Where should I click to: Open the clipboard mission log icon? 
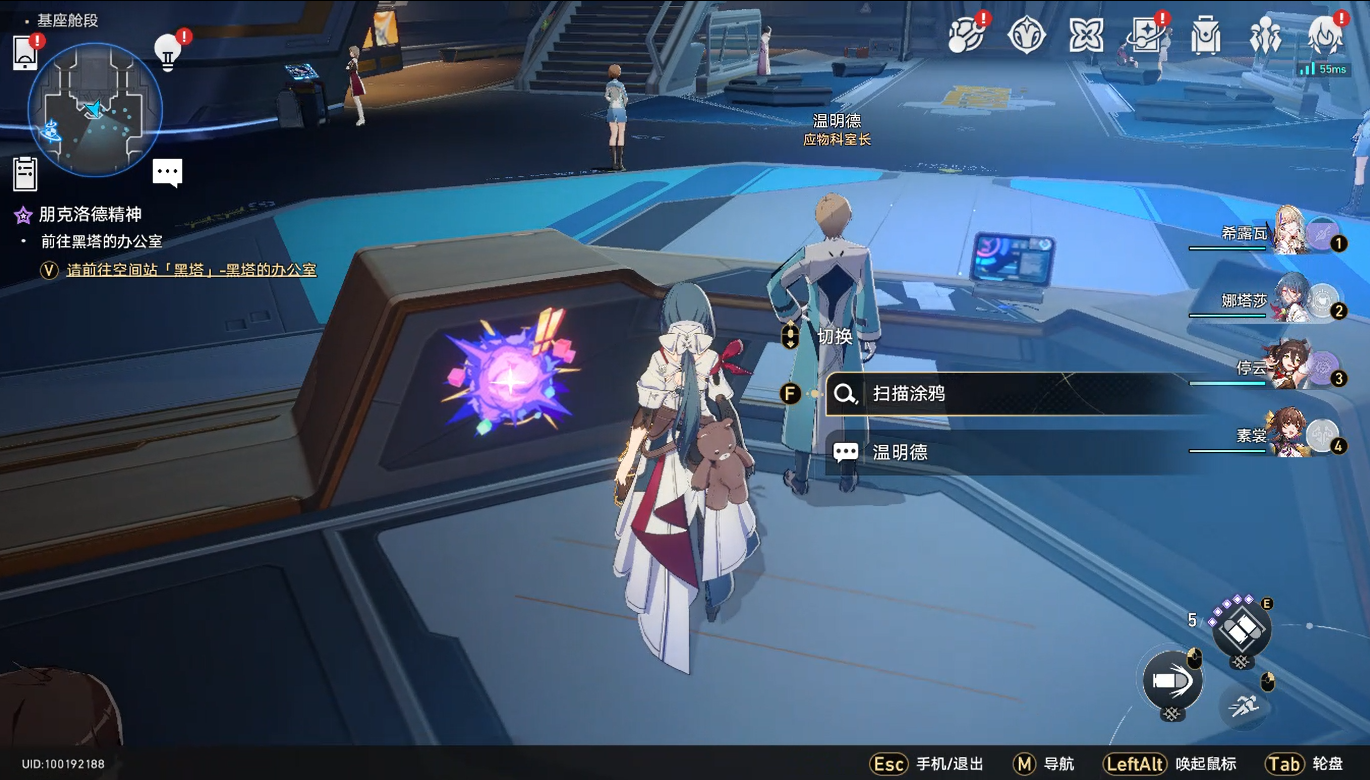point(25,173)
